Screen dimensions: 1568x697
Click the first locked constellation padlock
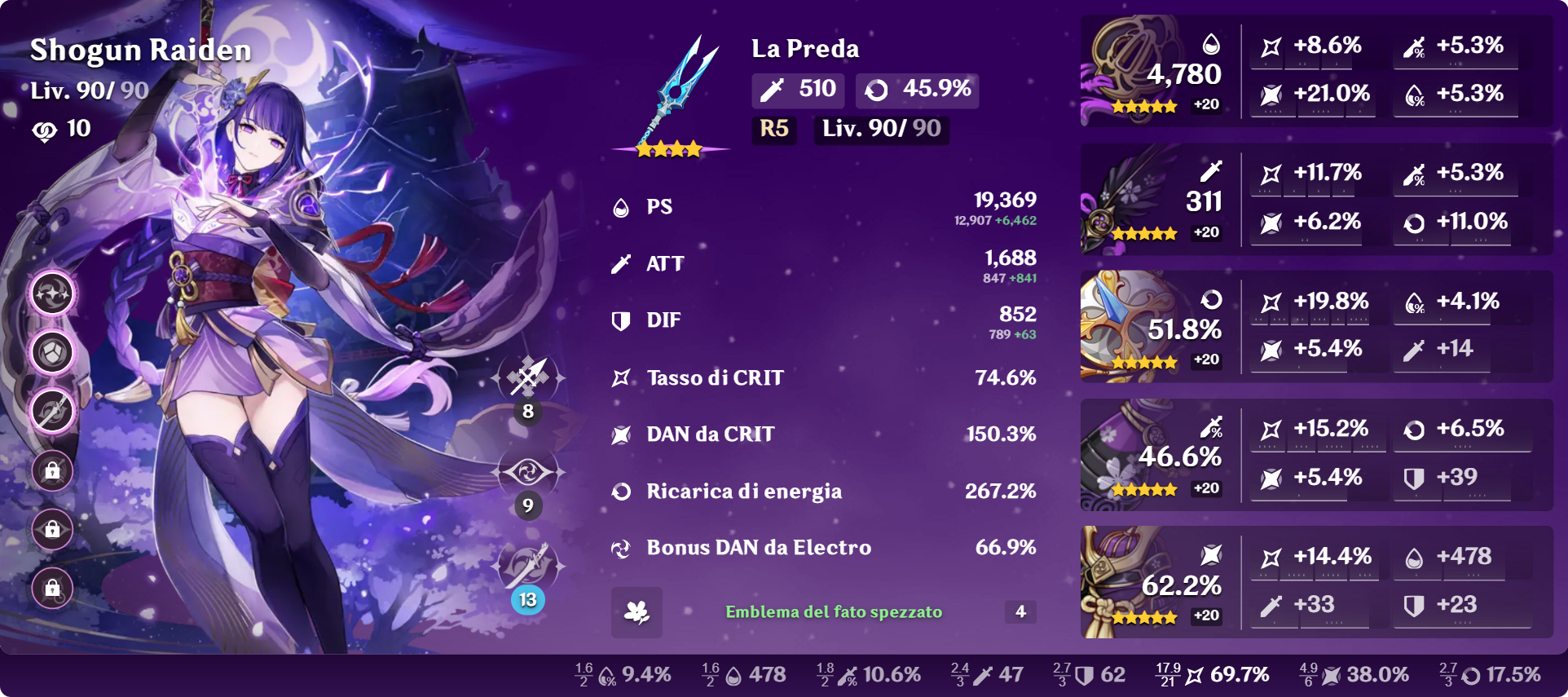pyautogui.click(x=51, y=470)
